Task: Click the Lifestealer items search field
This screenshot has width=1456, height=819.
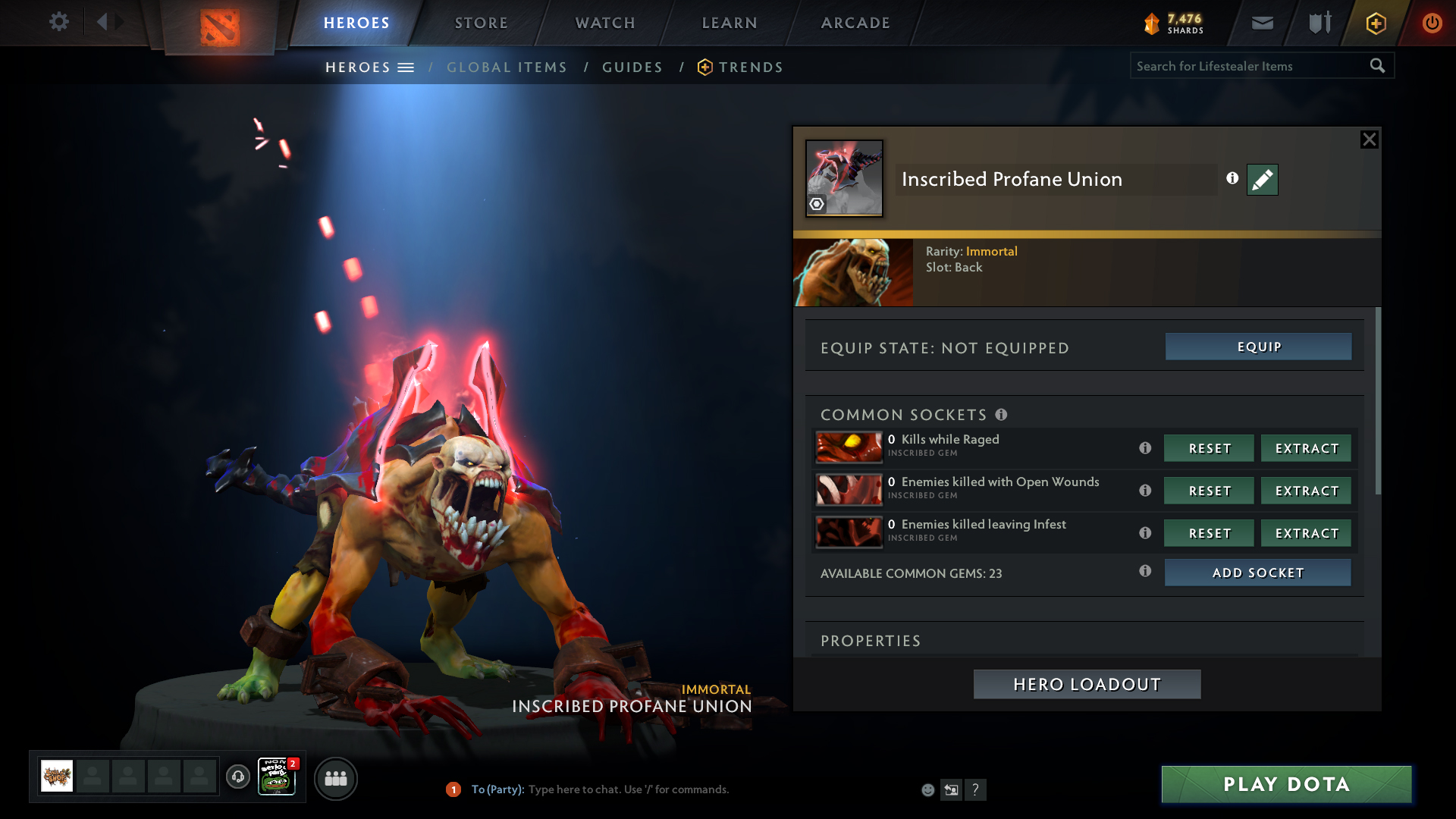Action: coord(1247,66)
